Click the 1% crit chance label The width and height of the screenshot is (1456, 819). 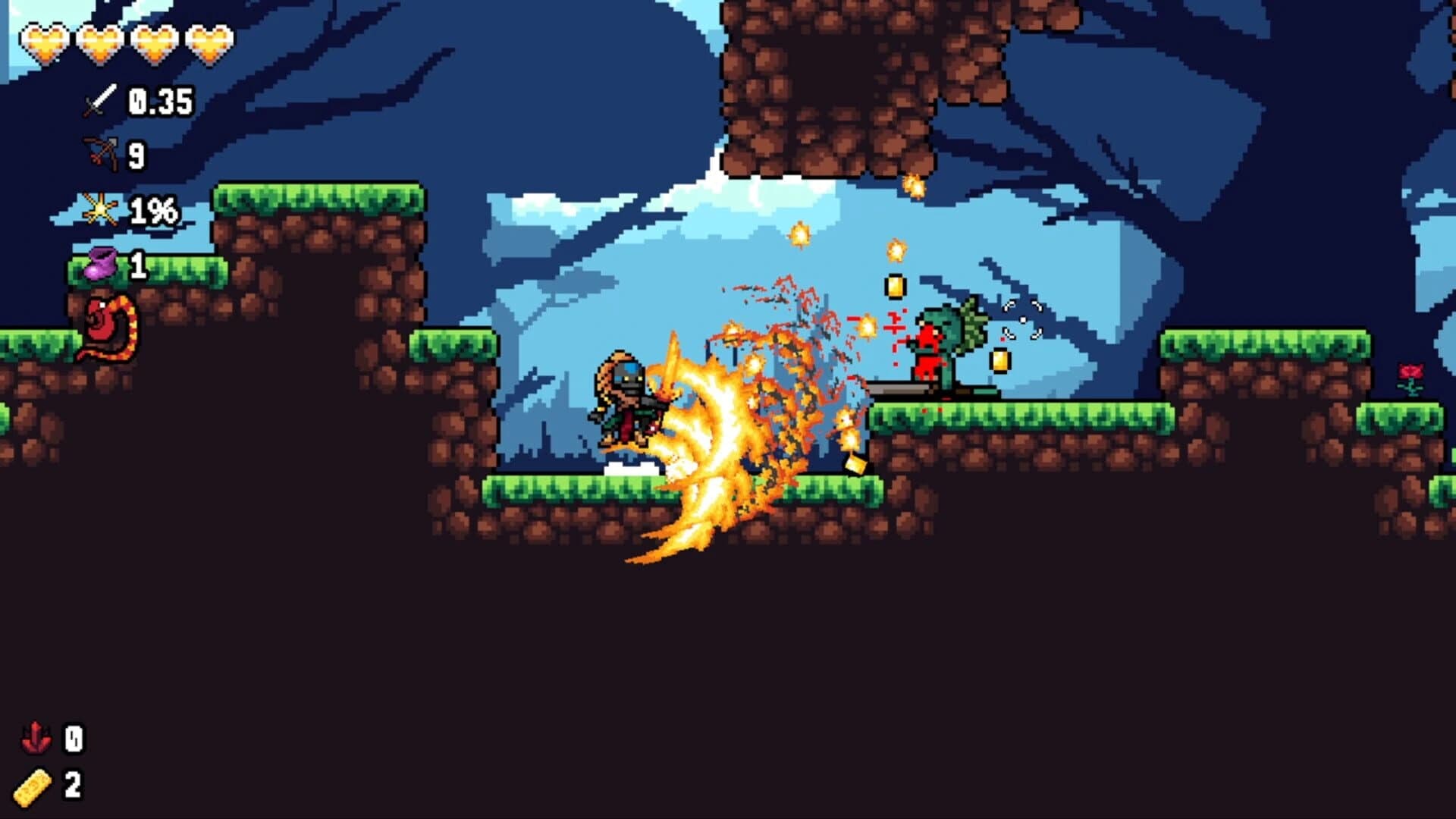click(155, 210)
